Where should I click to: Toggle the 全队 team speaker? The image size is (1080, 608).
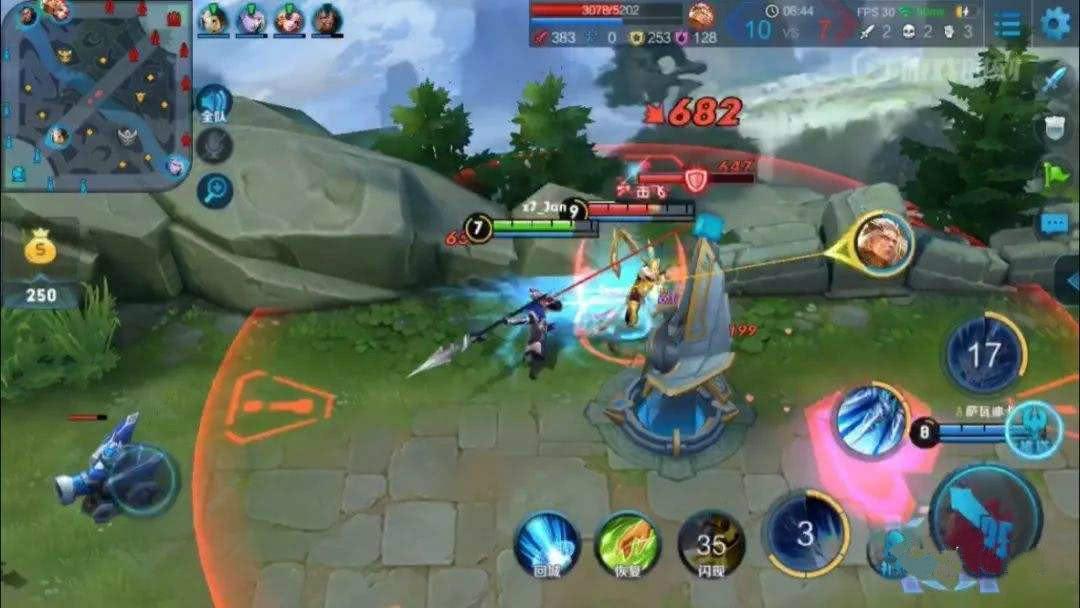tap(214, 104)
